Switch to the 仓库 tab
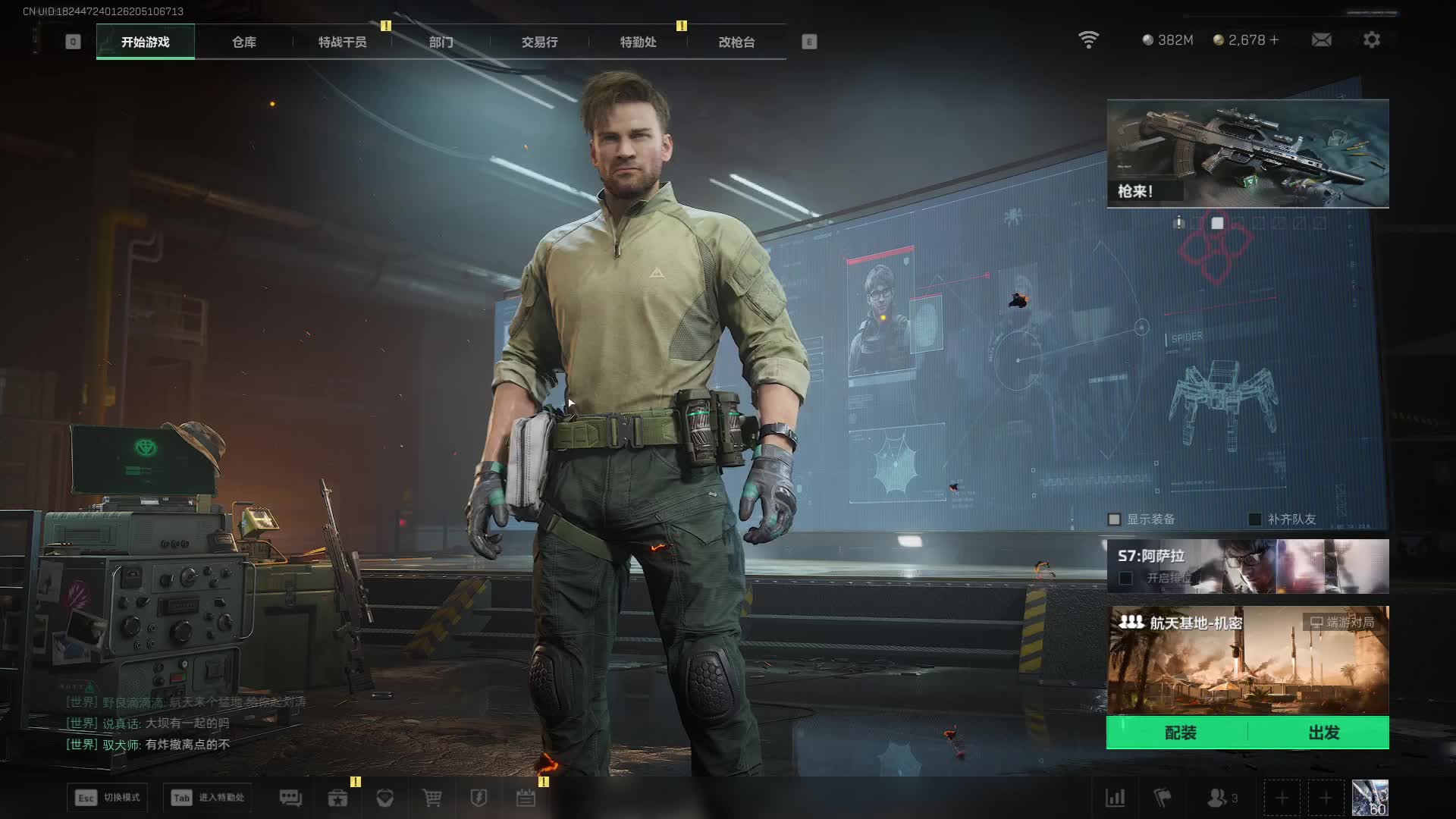This screenshot has height=819, width=1456. coord(243,42)
